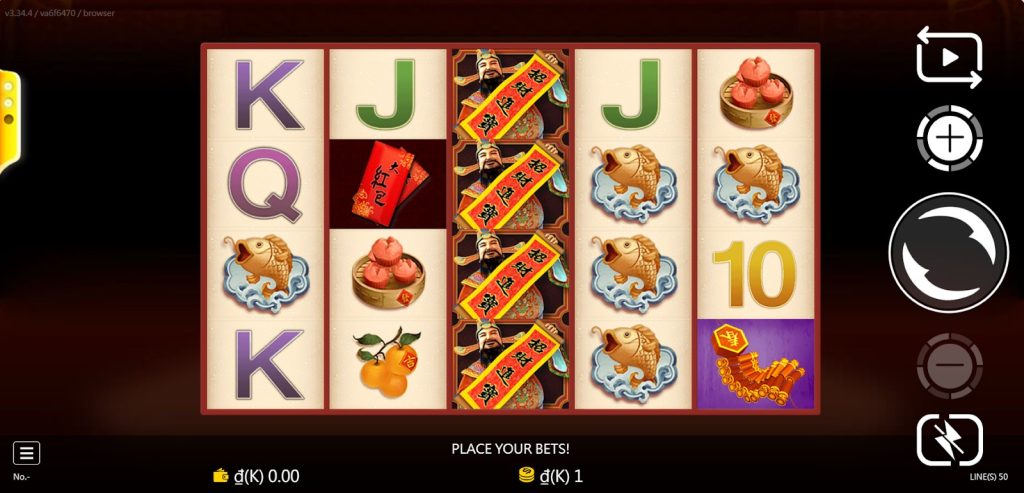Open the hamburger menu

tap(27, 453)
